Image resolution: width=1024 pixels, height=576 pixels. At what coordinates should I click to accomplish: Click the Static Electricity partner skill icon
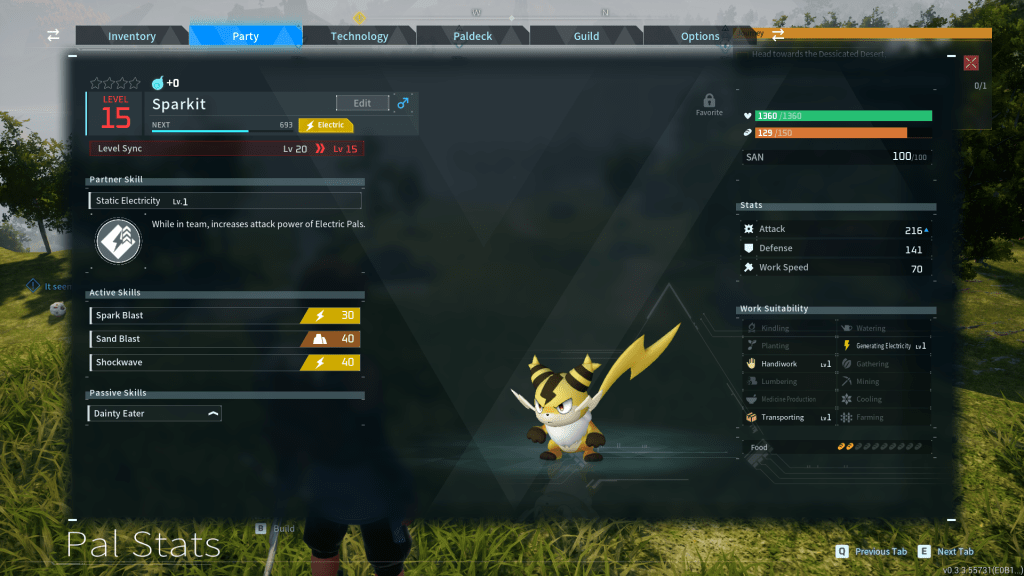point(119,241)
